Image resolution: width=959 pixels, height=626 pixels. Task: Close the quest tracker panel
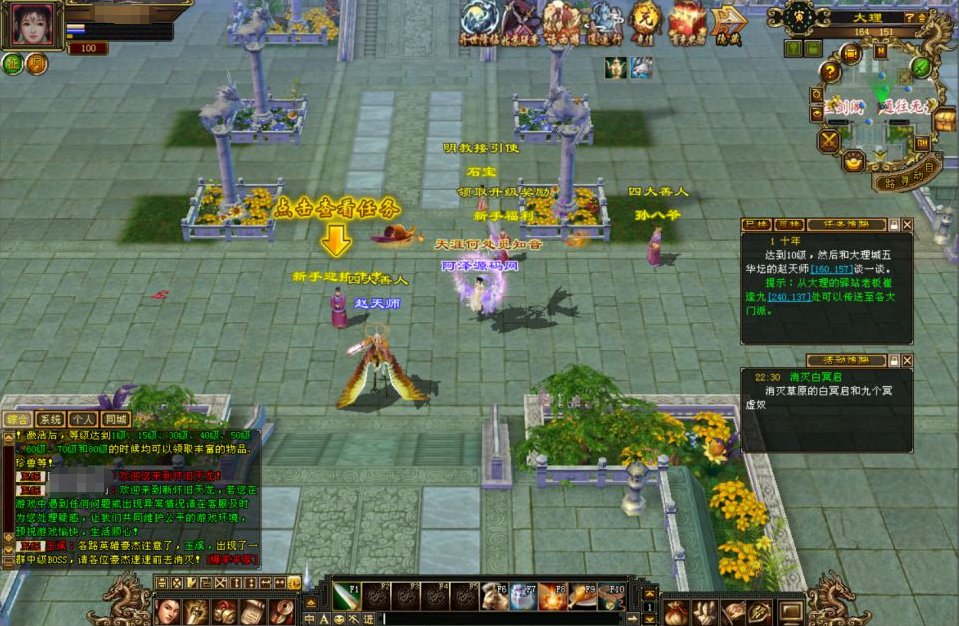click(907, 225)
